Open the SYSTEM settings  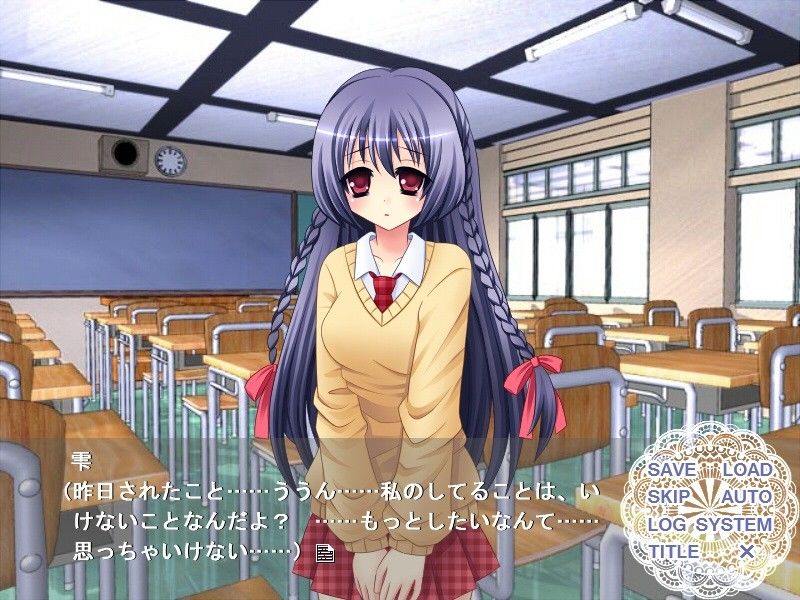(734, 524)
